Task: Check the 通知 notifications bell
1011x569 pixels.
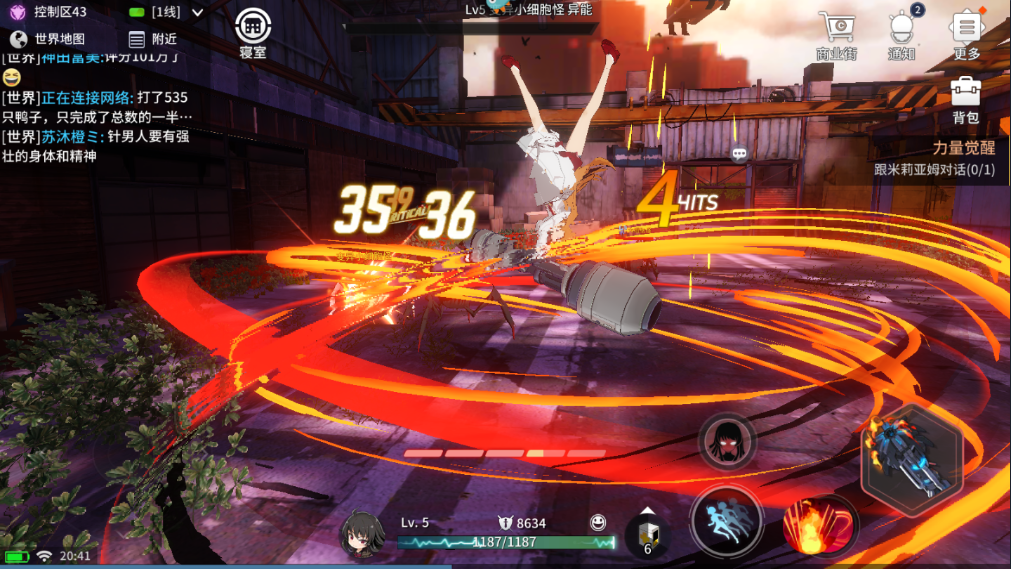Action: coord(902,37)
